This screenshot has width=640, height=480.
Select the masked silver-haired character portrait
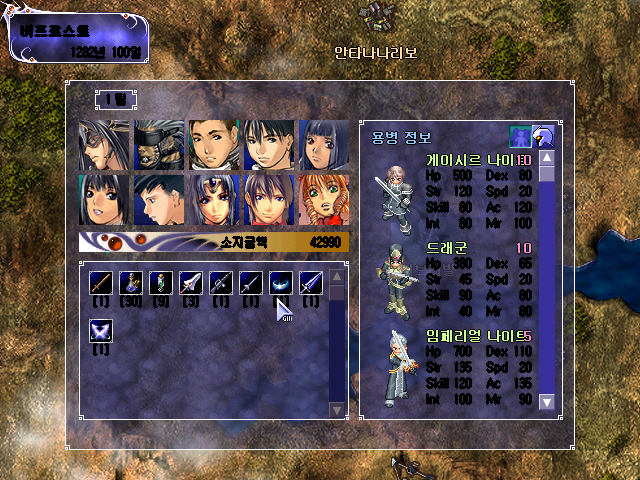click(105, 146)
